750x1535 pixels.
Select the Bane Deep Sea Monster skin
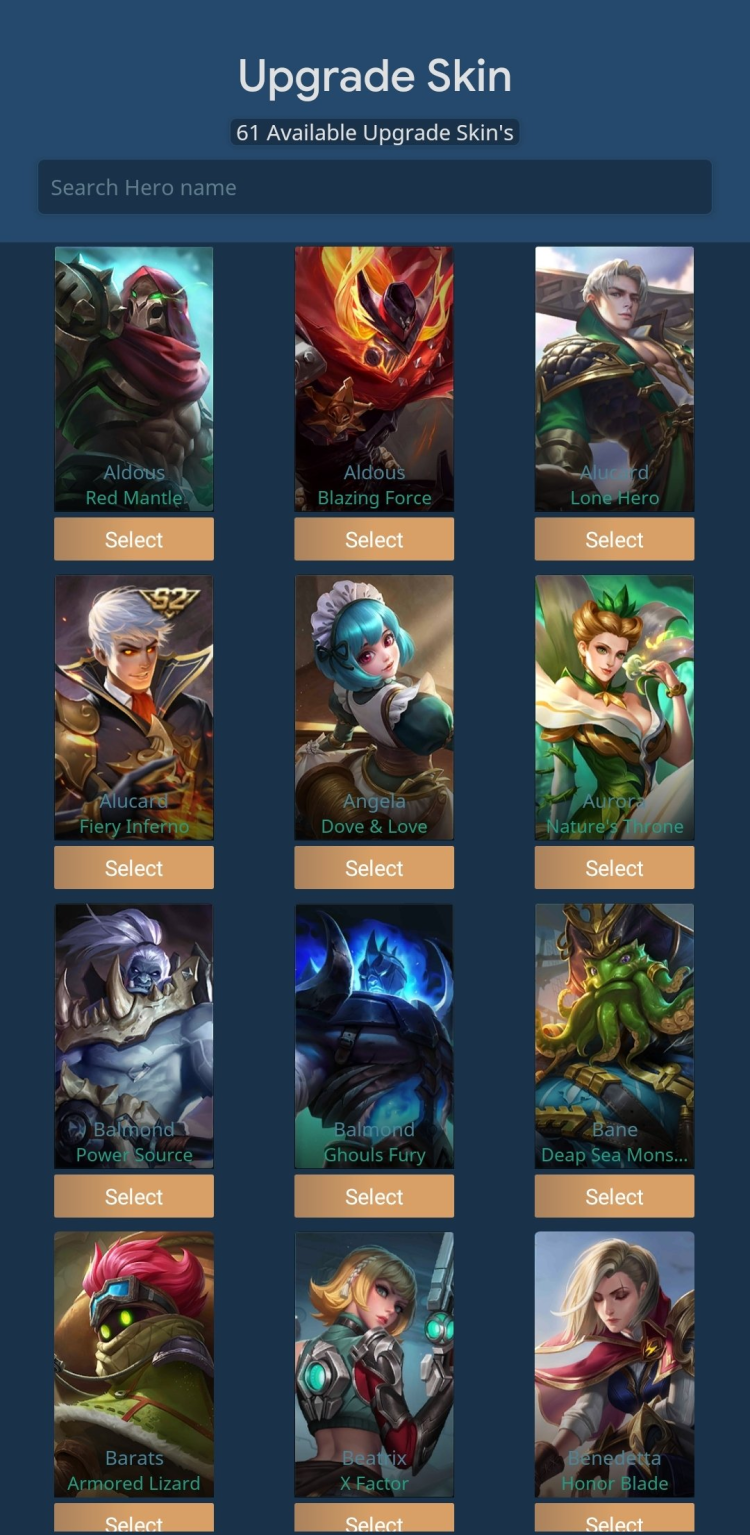click(x=614, y=1196)
